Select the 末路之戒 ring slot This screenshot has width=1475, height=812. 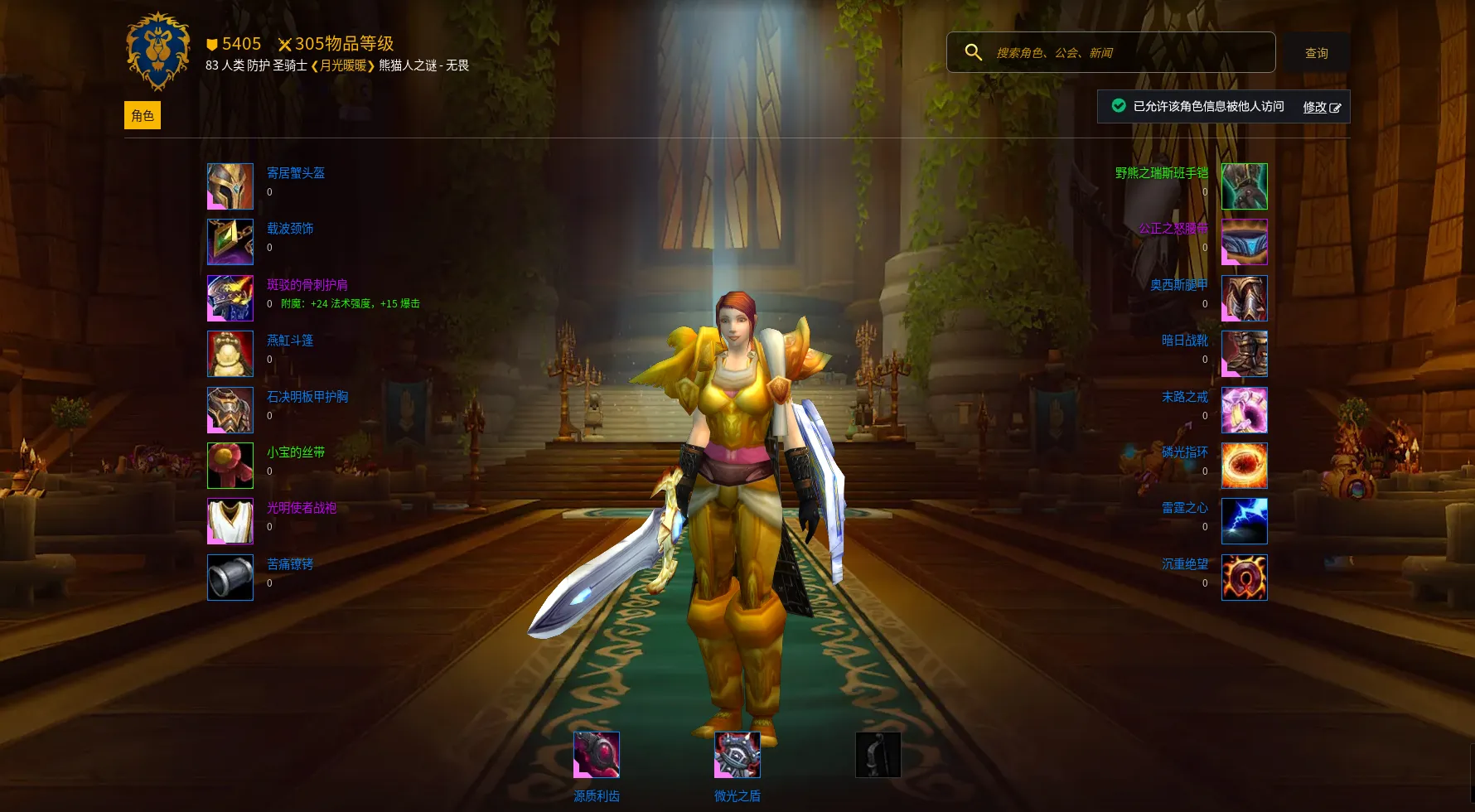click(1244, 410)
